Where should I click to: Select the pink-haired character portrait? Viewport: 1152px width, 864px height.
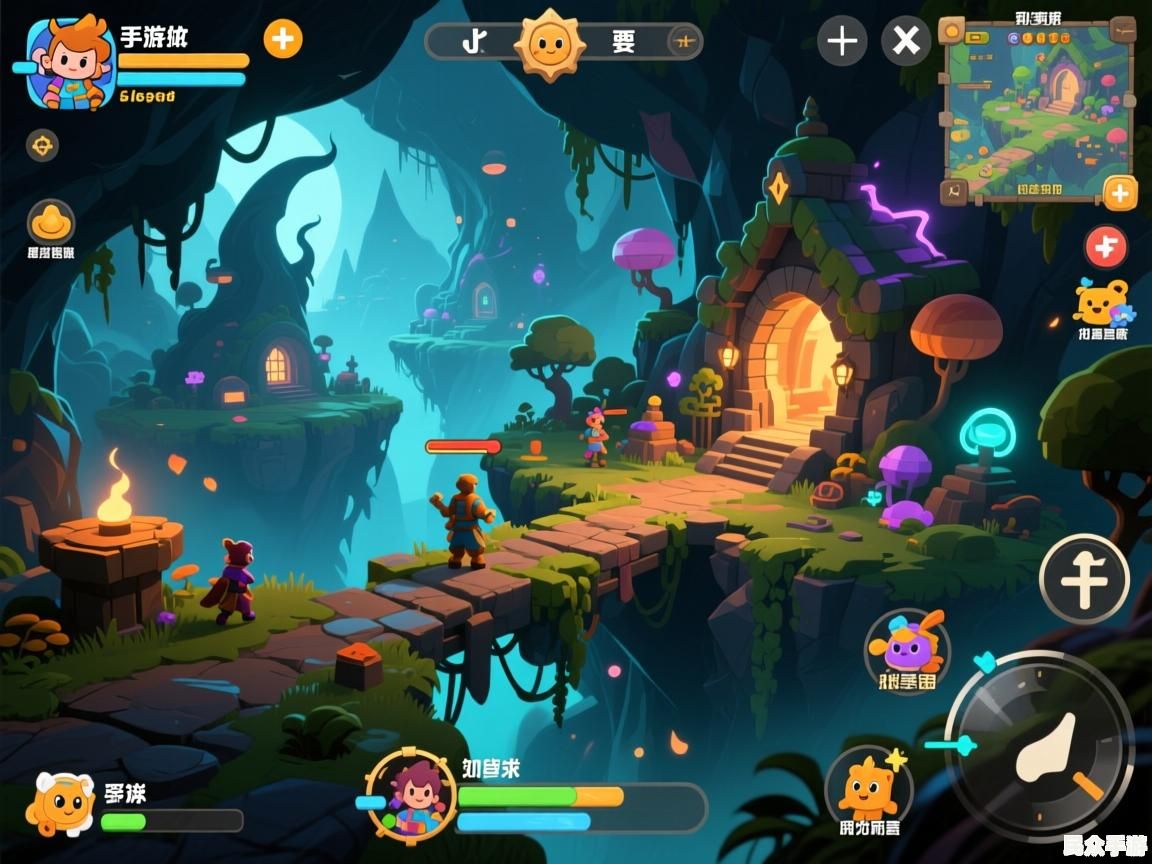(x=411, y=794)
